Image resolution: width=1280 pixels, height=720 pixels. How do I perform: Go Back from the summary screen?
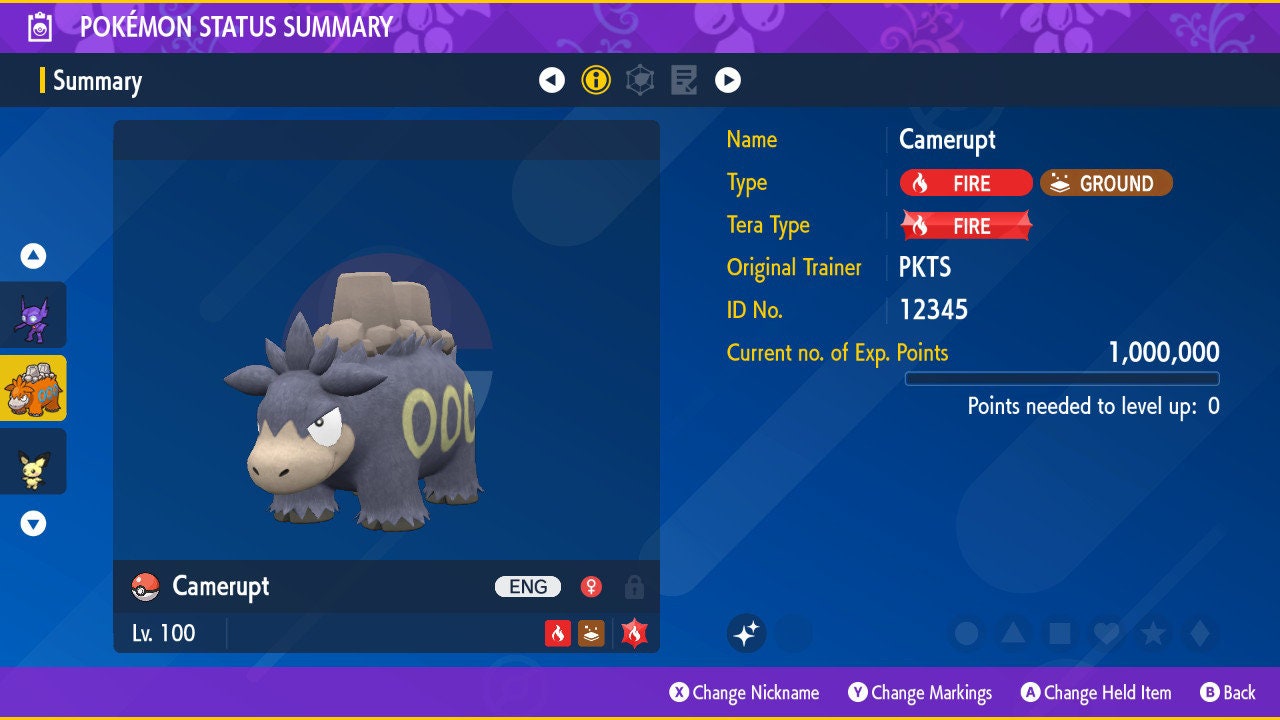point(1228,693)
